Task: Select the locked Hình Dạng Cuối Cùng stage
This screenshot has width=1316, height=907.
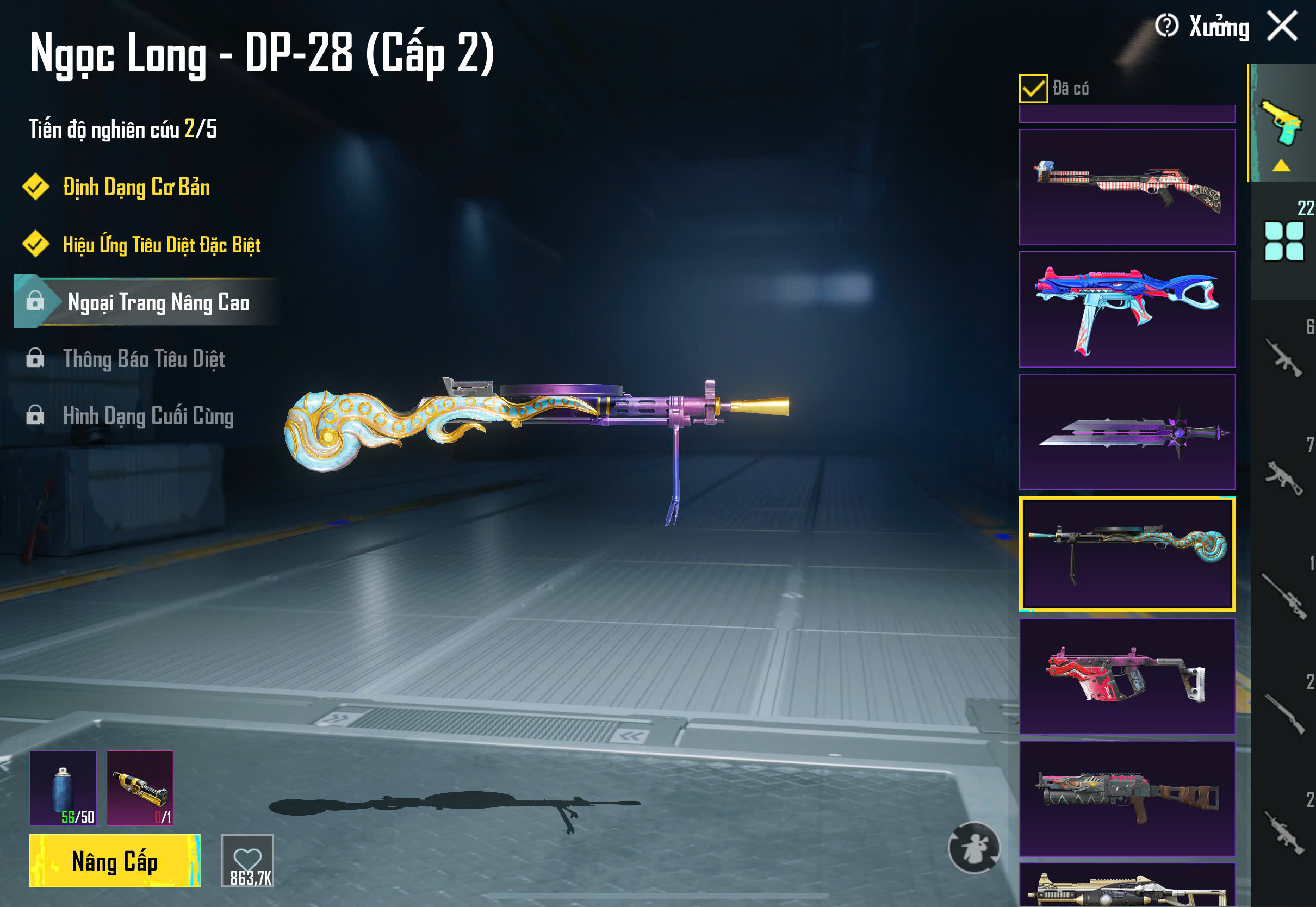Action: coord(148,416)
